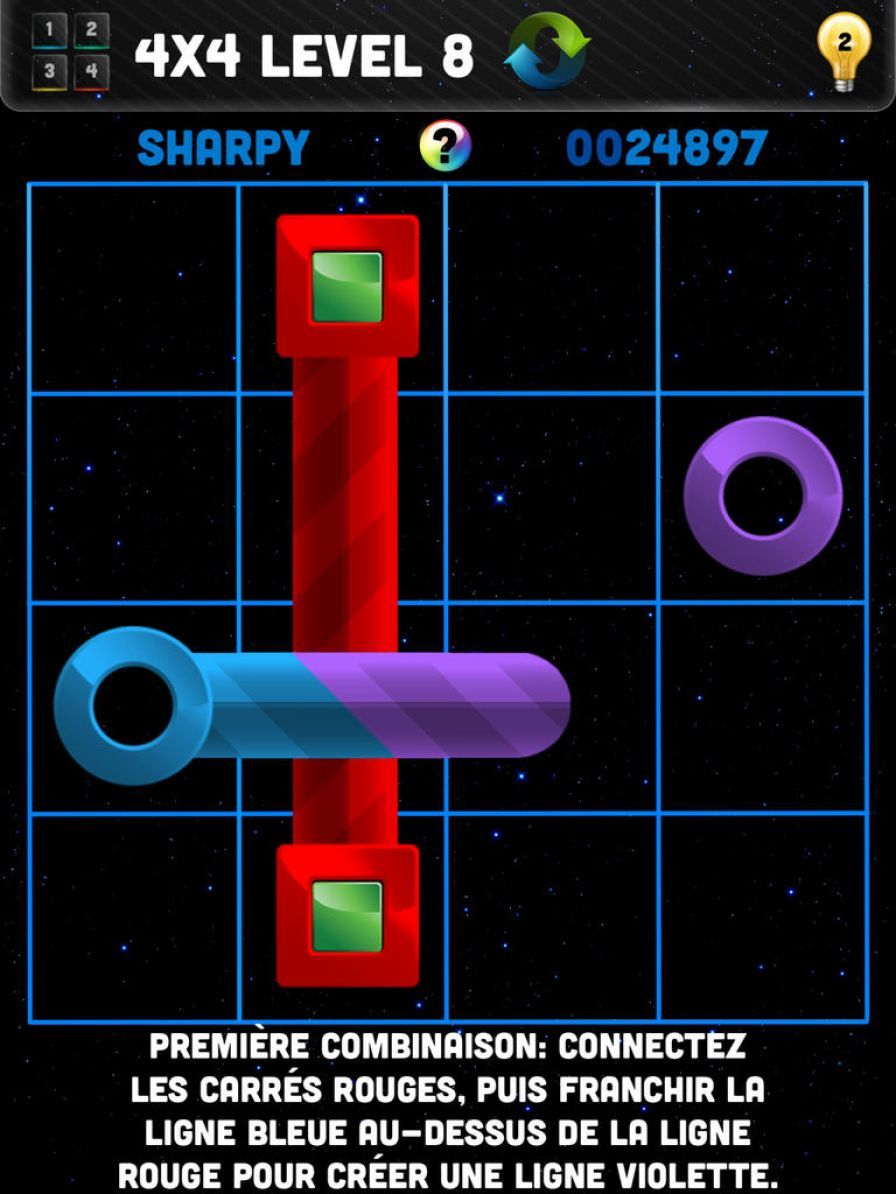The width and height of the screenshot is (896, 1194).
Task: Choose the bottom red square node
Action: [347, 916]
